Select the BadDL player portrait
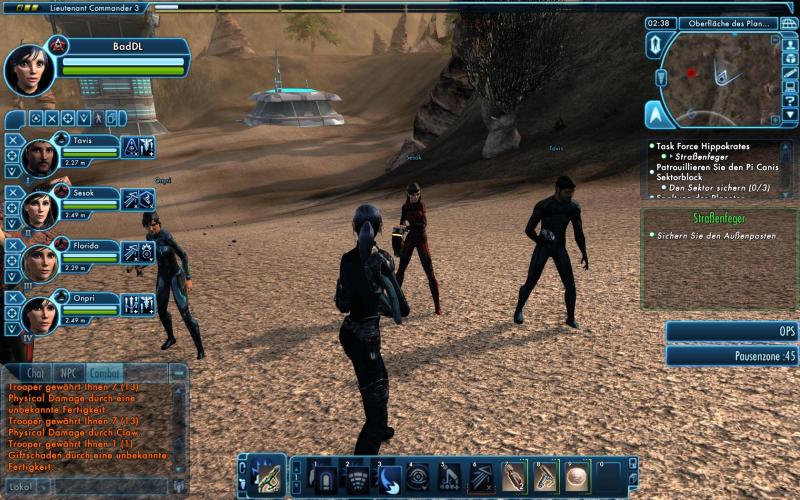This screenshot has height=500, width=800. tap(29, 69)
